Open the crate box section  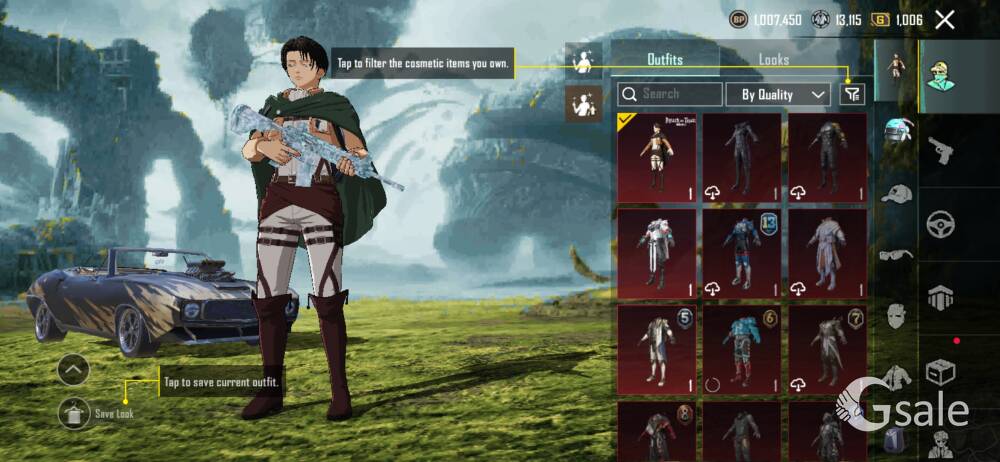pyautogui.click(x=941, y=372)
